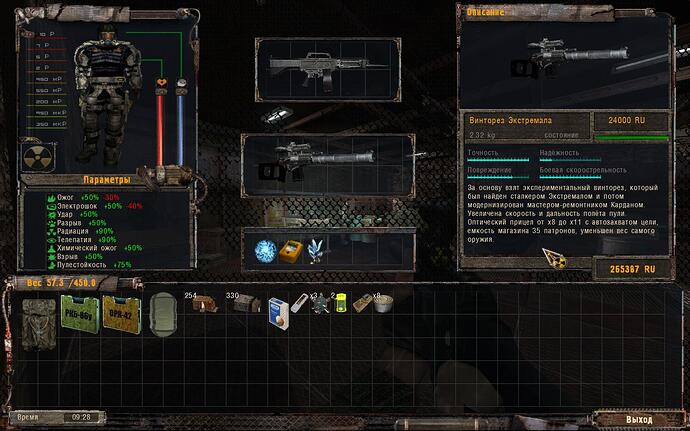Viewport: 690px width, 431px height.
Task: Select the camouflage backpack in inventory
Action: pos(41,319)
